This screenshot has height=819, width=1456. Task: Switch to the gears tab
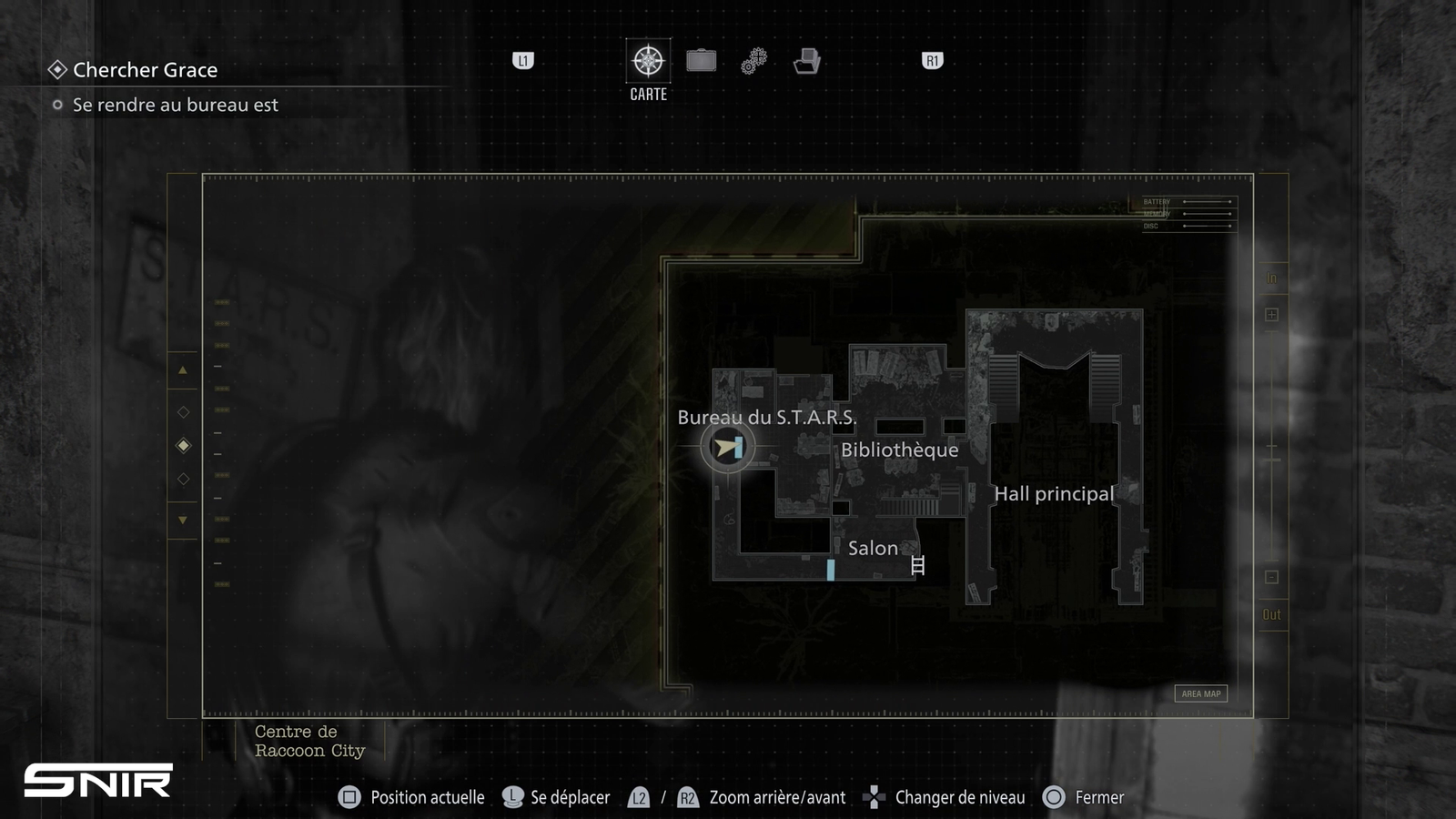[753, 61]
